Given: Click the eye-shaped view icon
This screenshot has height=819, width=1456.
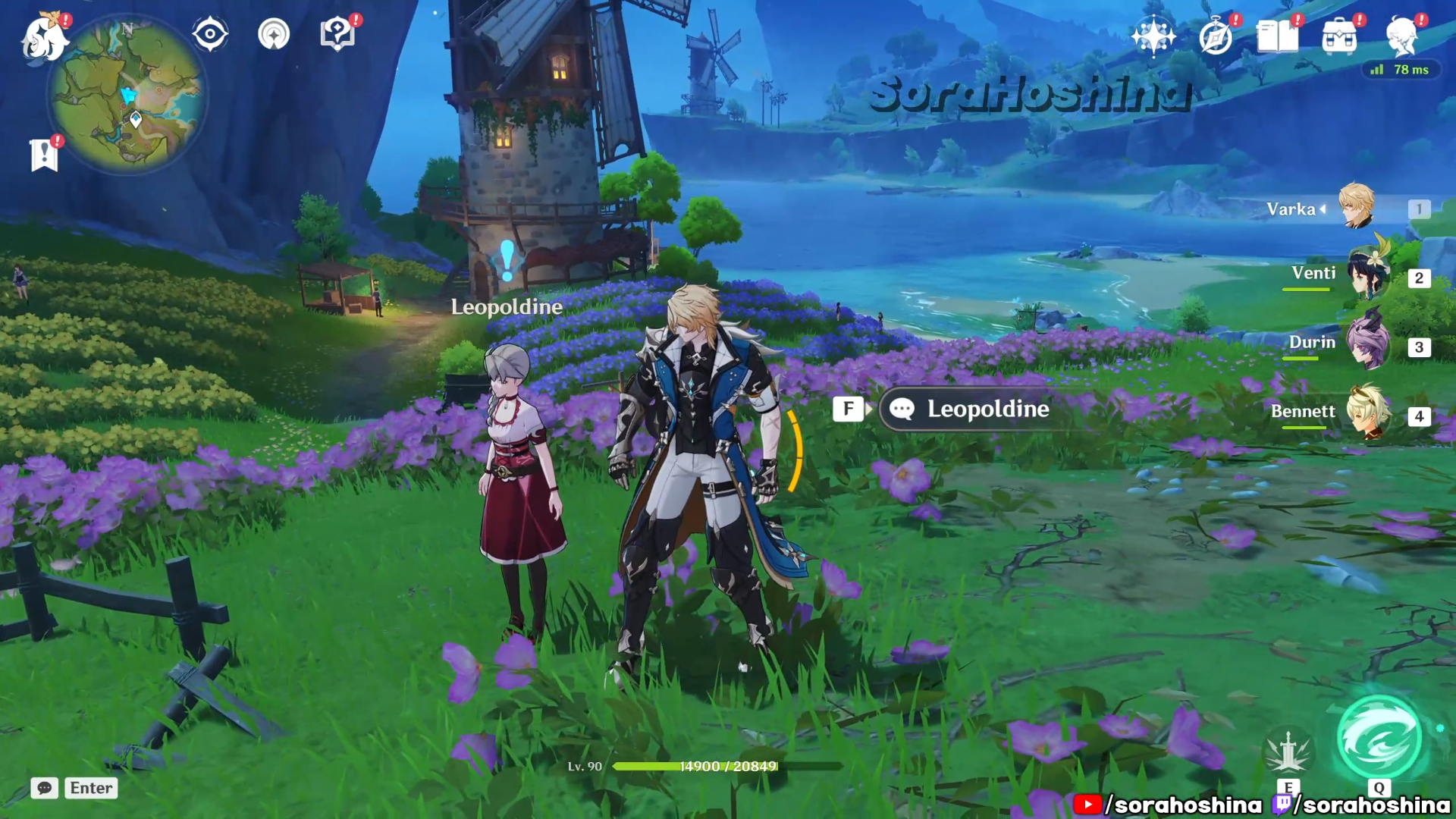Looking at the screenshot, I should pos(210,34).
